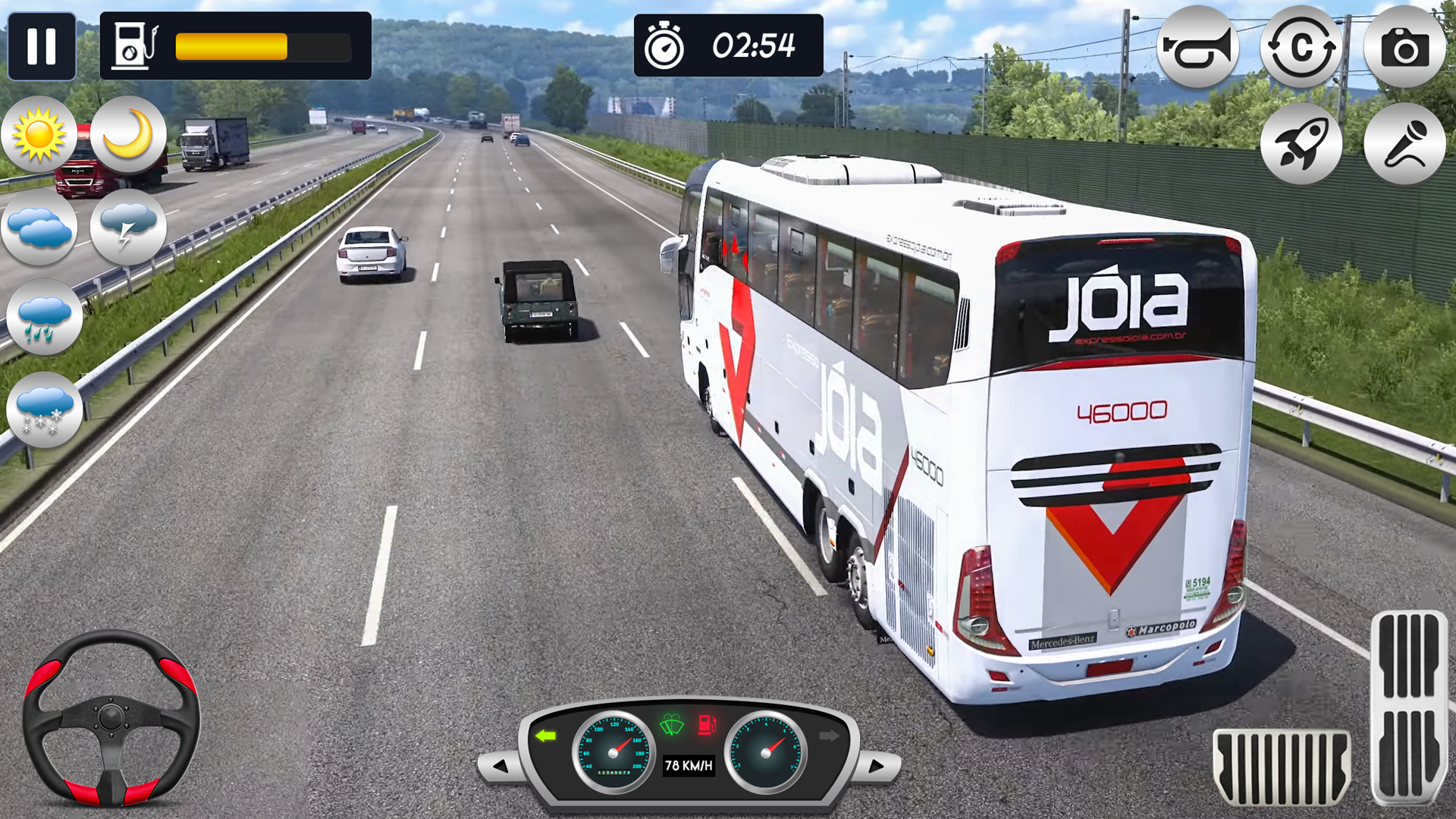Activate the left turn arrow button

click(500, 766)
